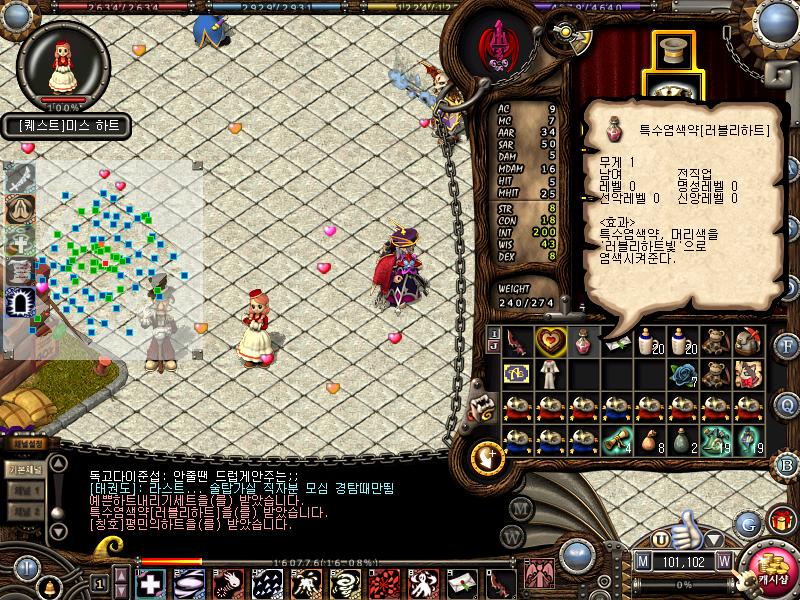This screenshot has width=800, height=600.
Task: Click the round B button
Action: pyautogui.click(x=786, y=464)
